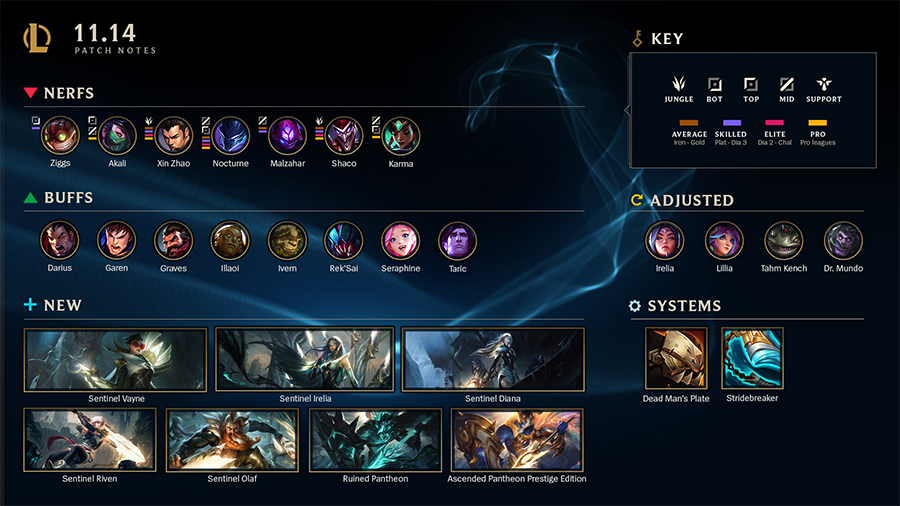Open the Sentinel Diana skin thumbnail

(493, 359)
